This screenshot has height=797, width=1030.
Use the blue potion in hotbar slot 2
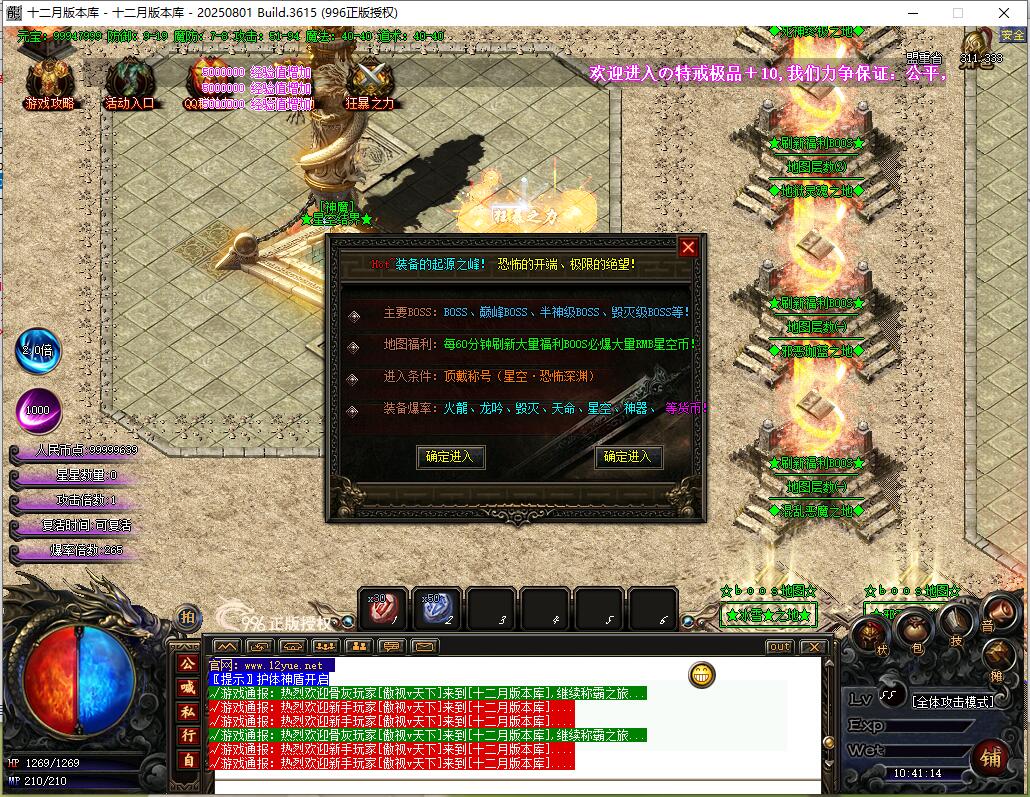click(x=436, y=608)
